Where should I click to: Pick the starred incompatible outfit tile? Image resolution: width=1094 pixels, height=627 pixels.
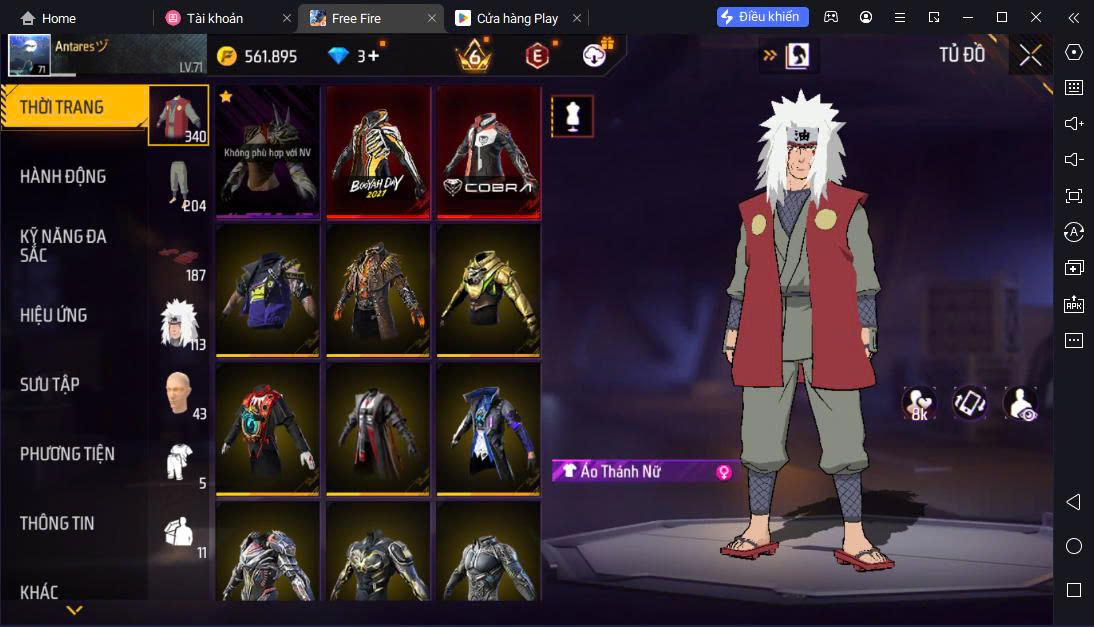point(268,151)
